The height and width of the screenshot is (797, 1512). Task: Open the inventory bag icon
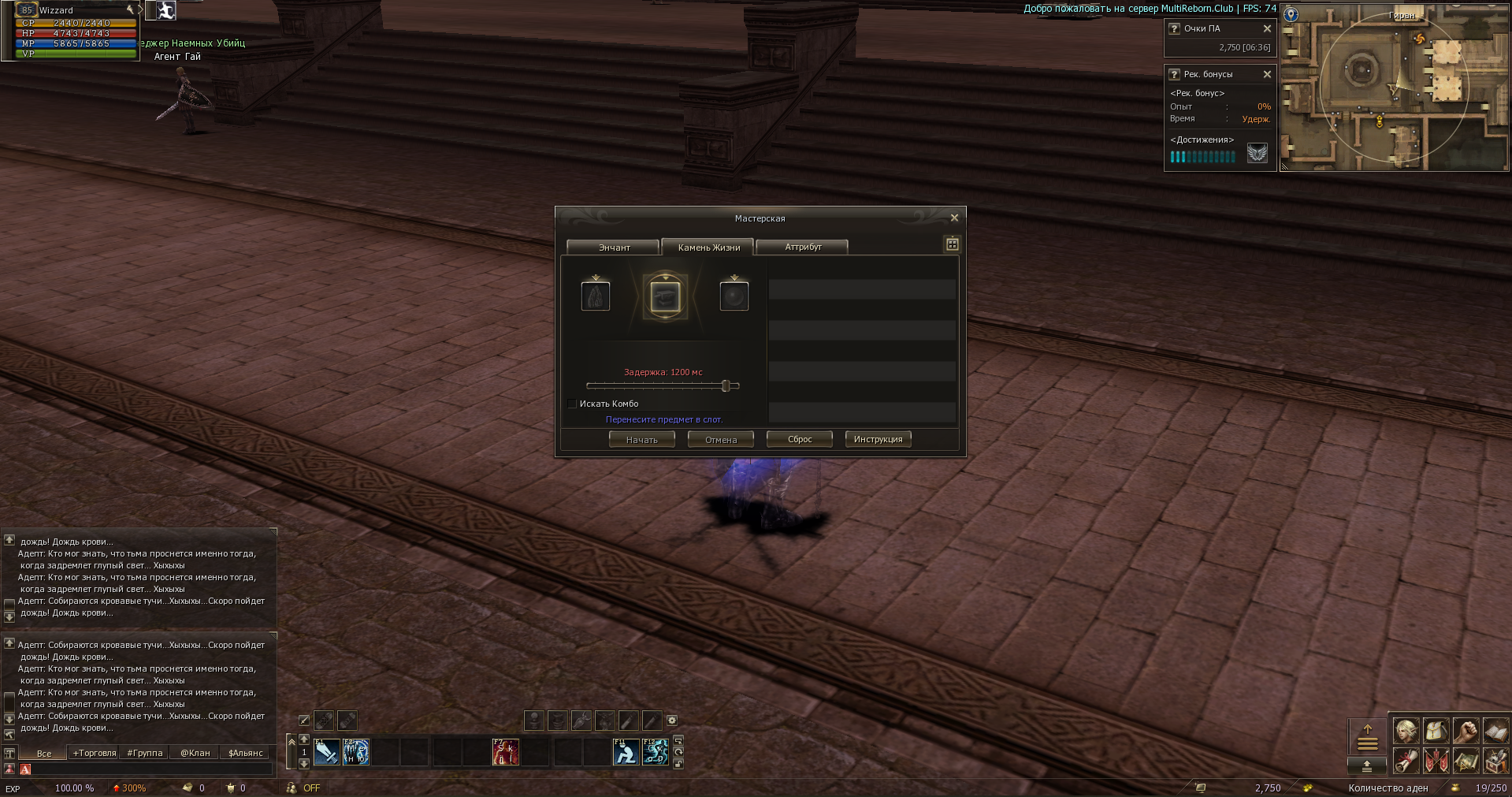pyautogui.click(x=1435, y=732)
